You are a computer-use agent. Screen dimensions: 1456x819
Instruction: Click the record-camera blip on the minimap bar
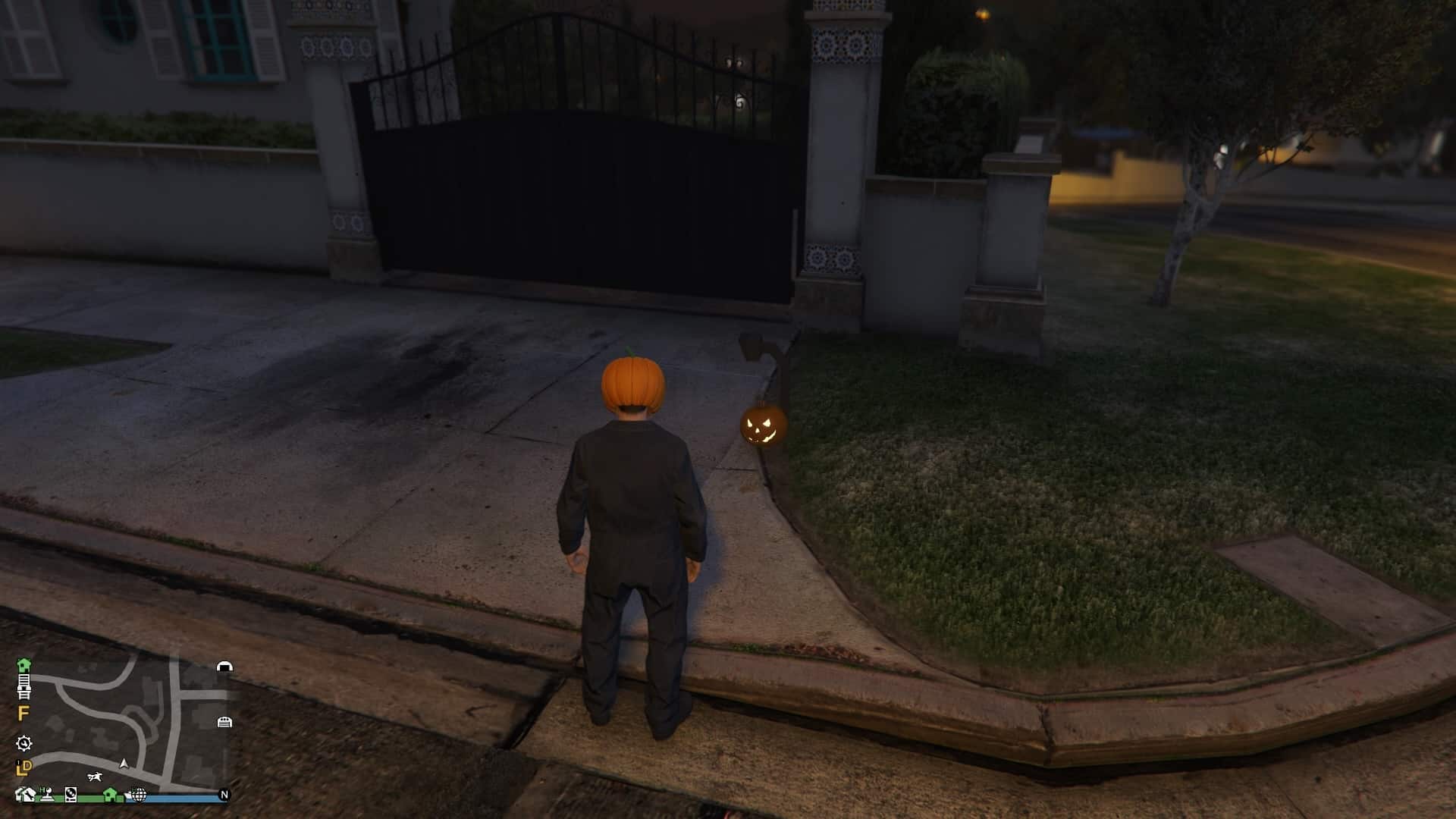[x=71, y=795]
